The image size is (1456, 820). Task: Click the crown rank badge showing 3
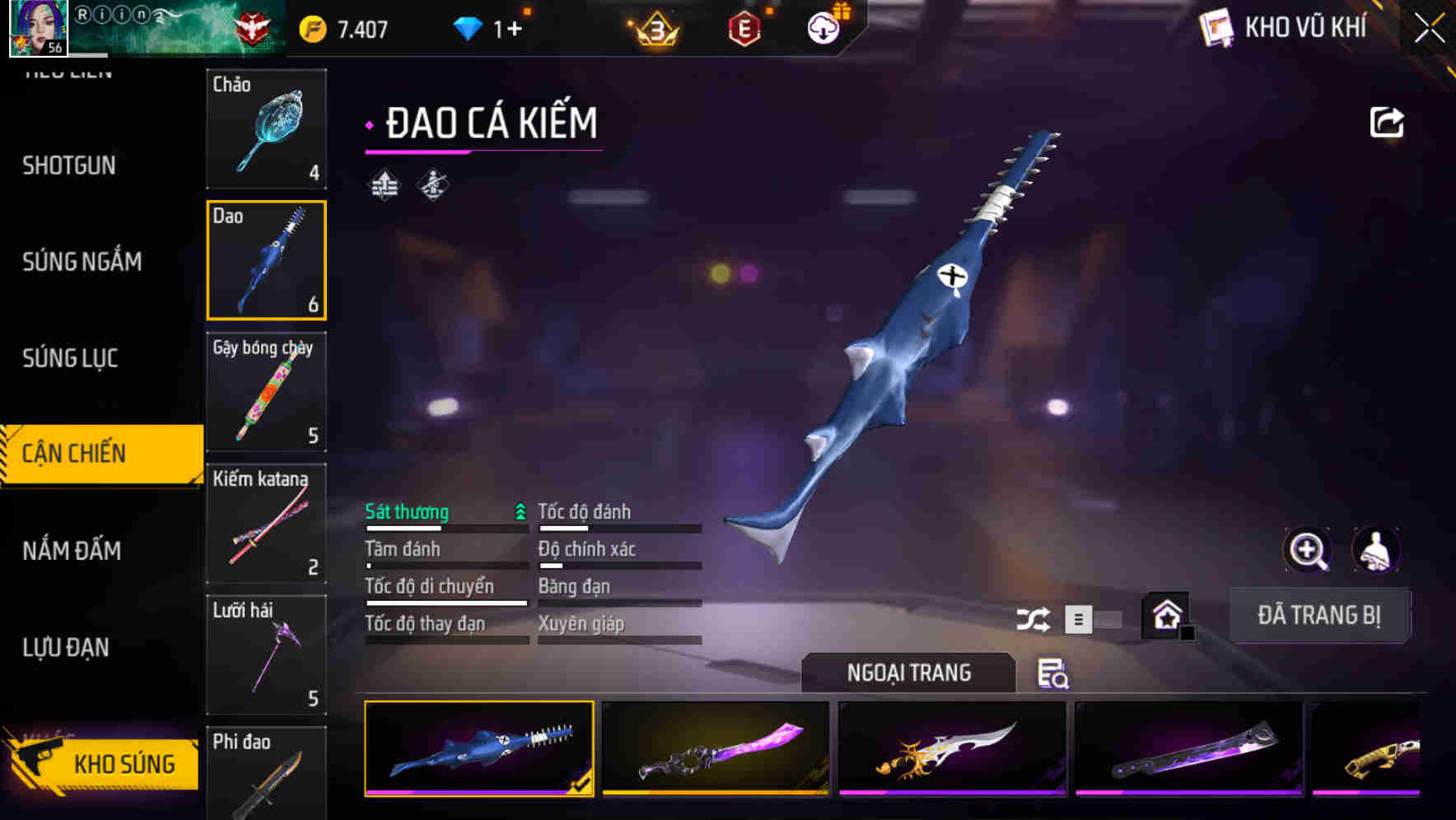tap(654, 27)
